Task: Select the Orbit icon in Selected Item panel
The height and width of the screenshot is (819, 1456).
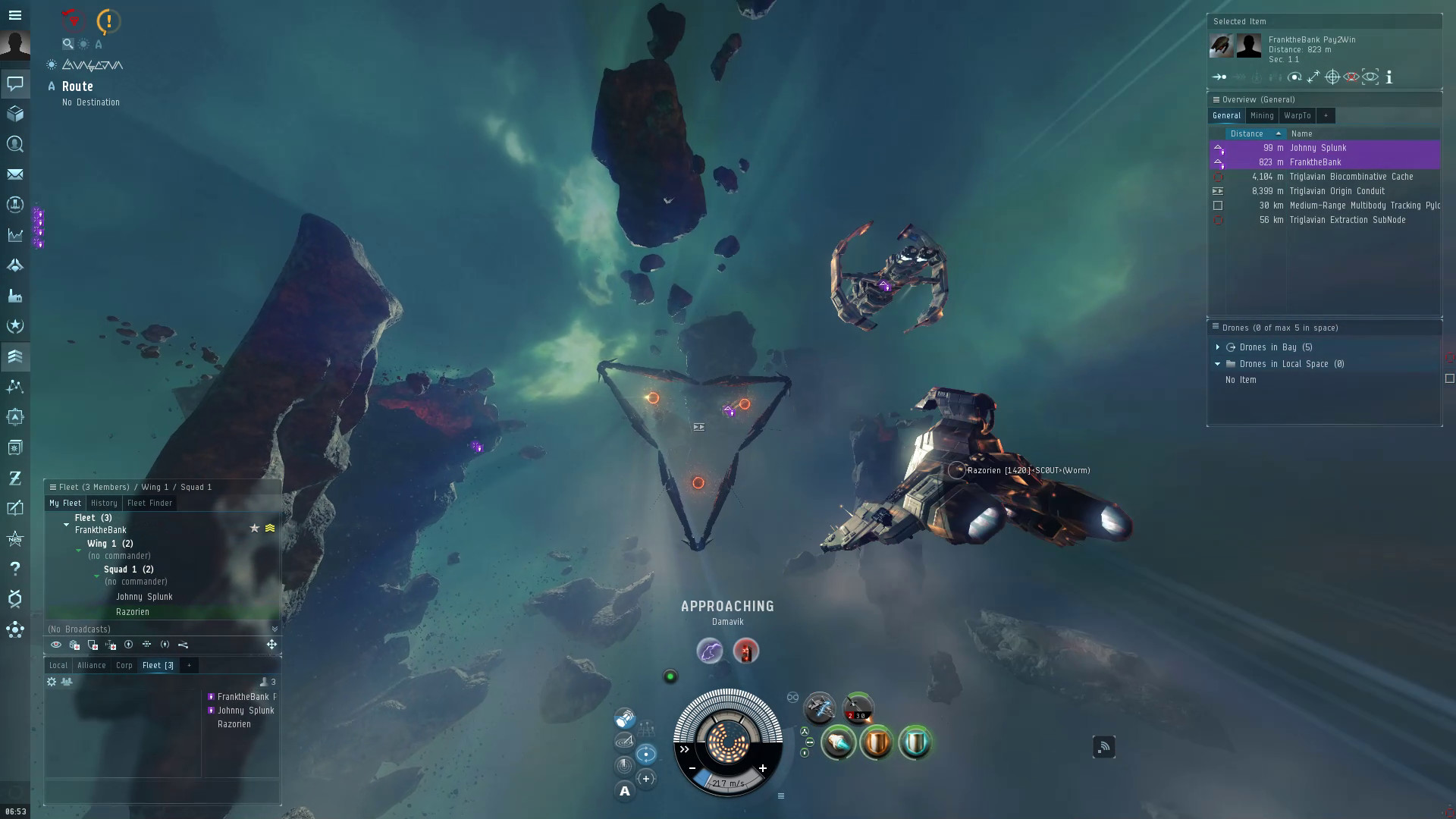Action: [x=1294, y=77]
